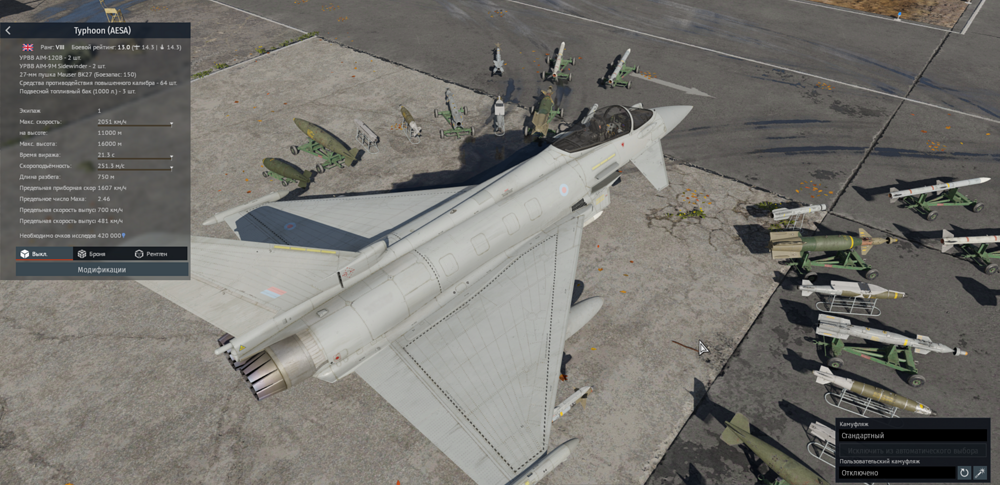1000x485 pixels.
Task: Open the Стандартный camouflage dropdown
Action: click(912, 436)
